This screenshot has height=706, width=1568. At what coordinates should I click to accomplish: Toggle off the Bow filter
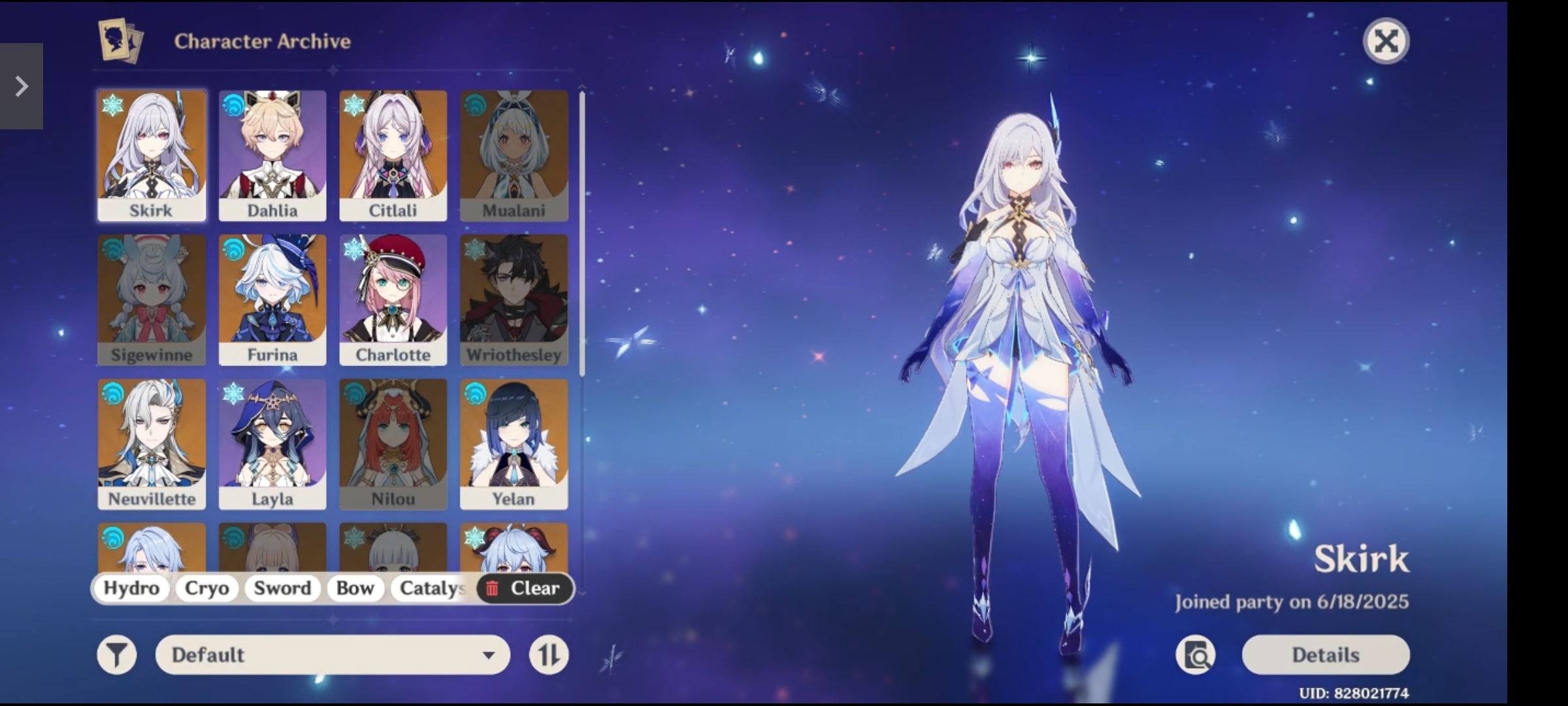[355, 588]
